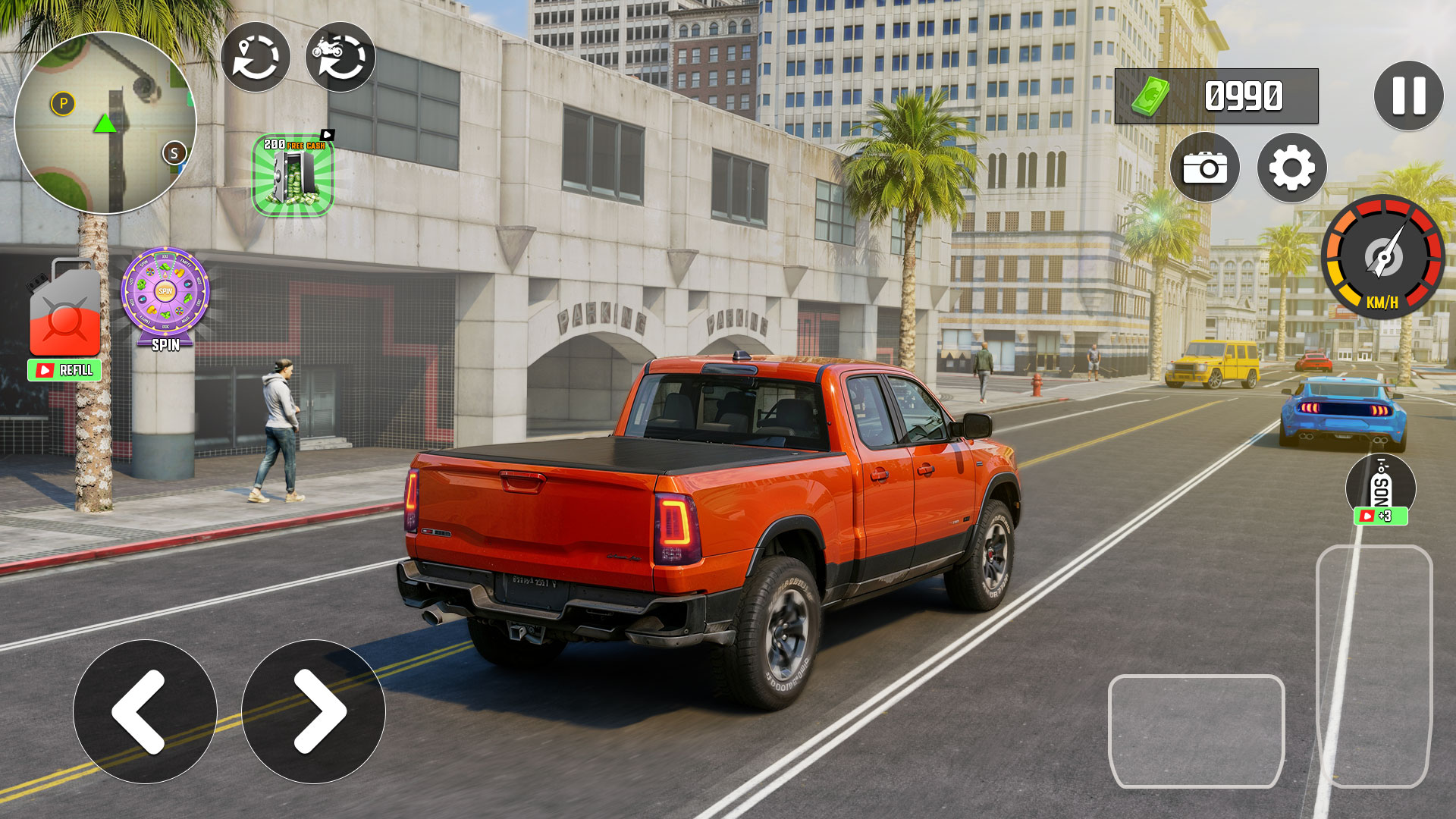Click the circular minimap
1456x819 pixels.
[x=105, y=123]
